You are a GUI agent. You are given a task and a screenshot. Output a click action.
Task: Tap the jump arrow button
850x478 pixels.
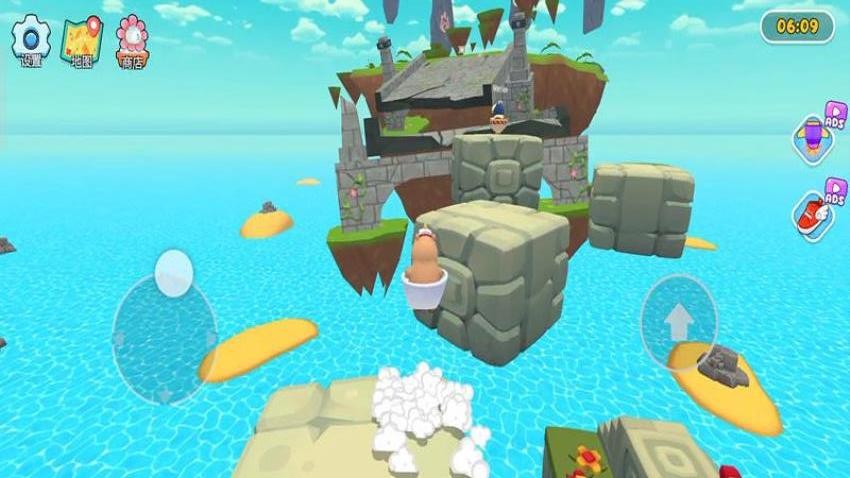(679, 322)
